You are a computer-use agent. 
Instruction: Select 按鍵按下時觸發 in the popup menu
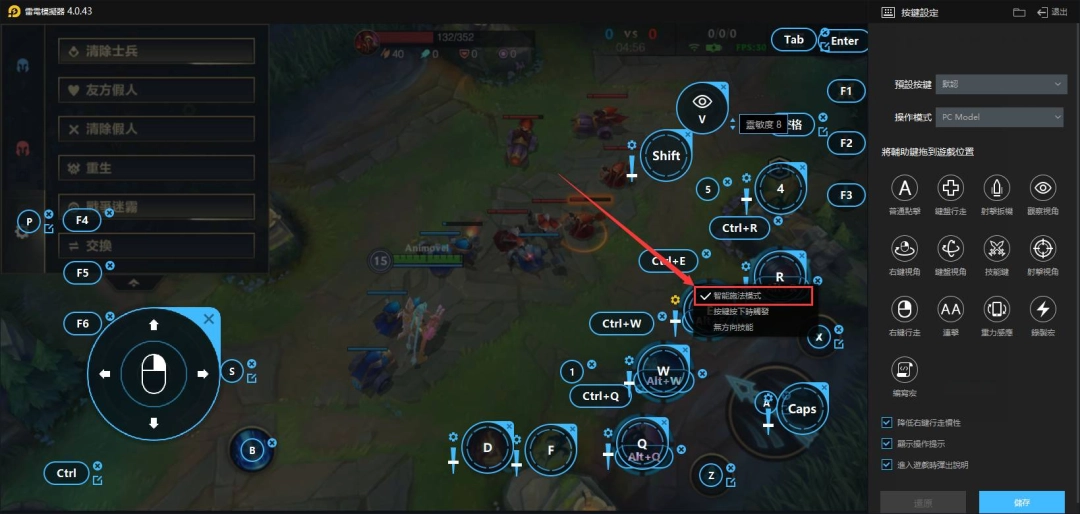pos(754,312)
